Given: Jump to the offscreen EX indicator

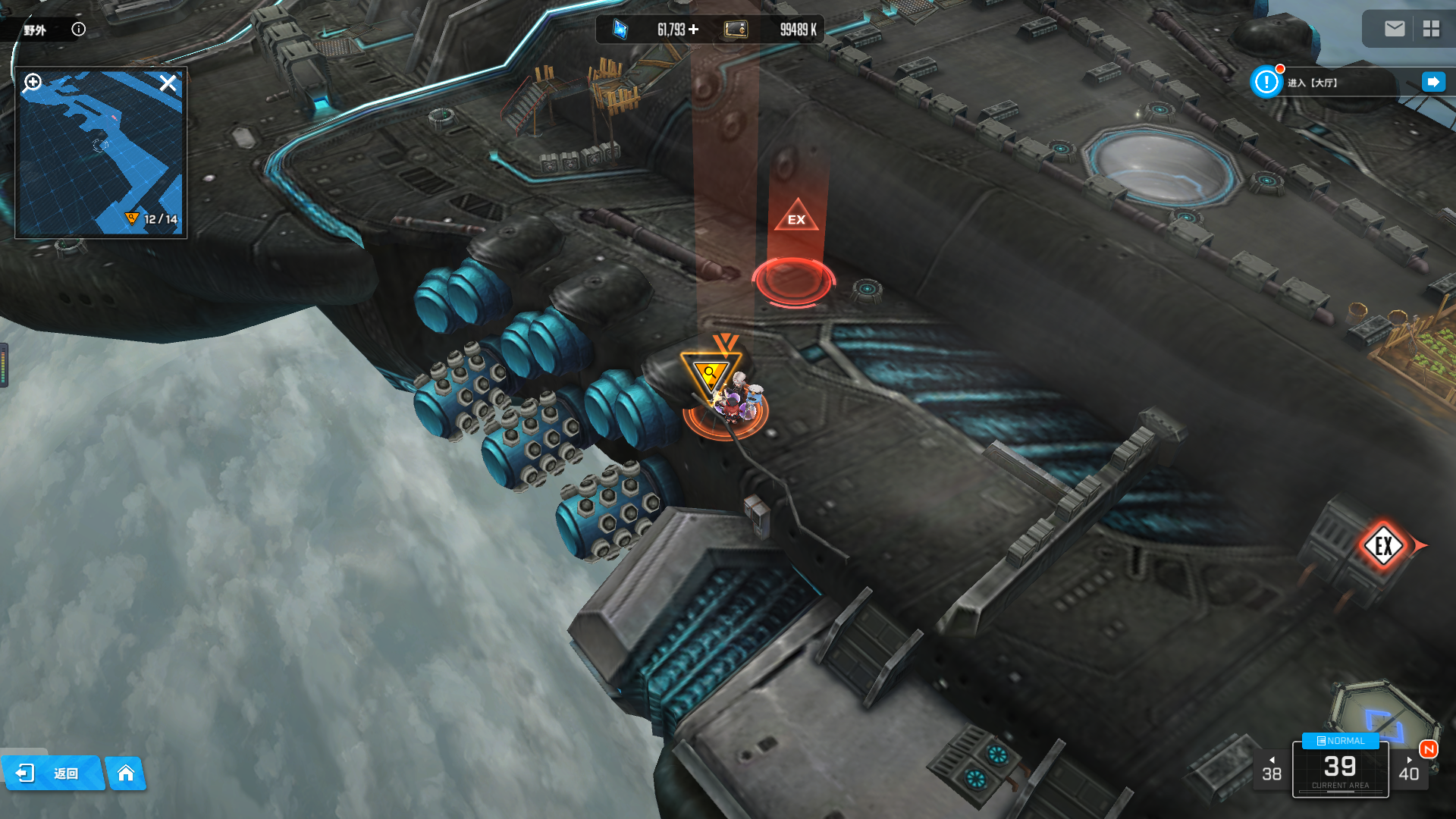Looking at the screenshot, I should coord(1384,545).
